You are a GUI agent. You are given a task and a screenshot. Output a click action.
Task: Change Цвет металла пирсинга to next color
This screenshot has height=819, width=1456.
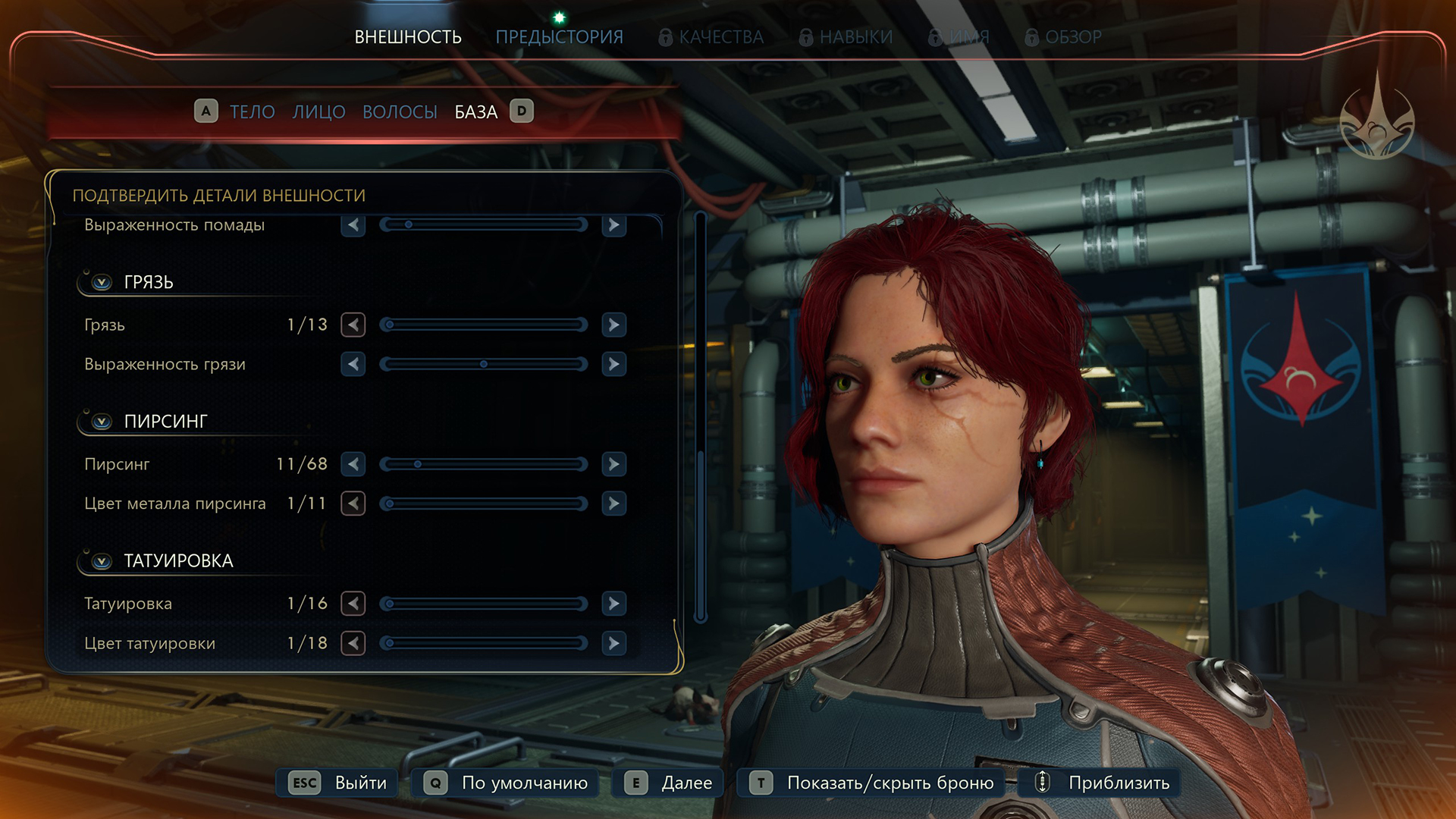click(x=613, y=504)
